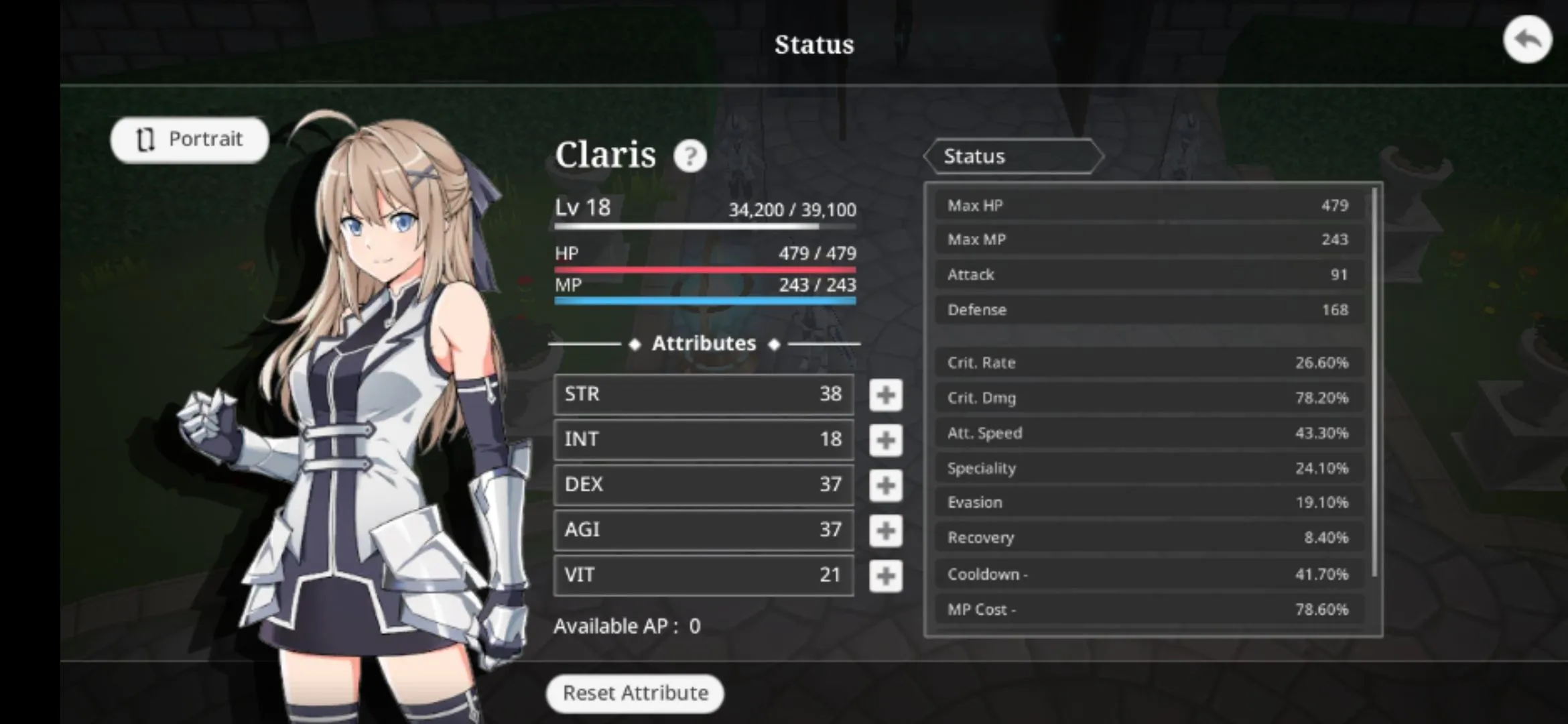
Task: Increase the INT attribute
Action: click(x=885, y=440)
